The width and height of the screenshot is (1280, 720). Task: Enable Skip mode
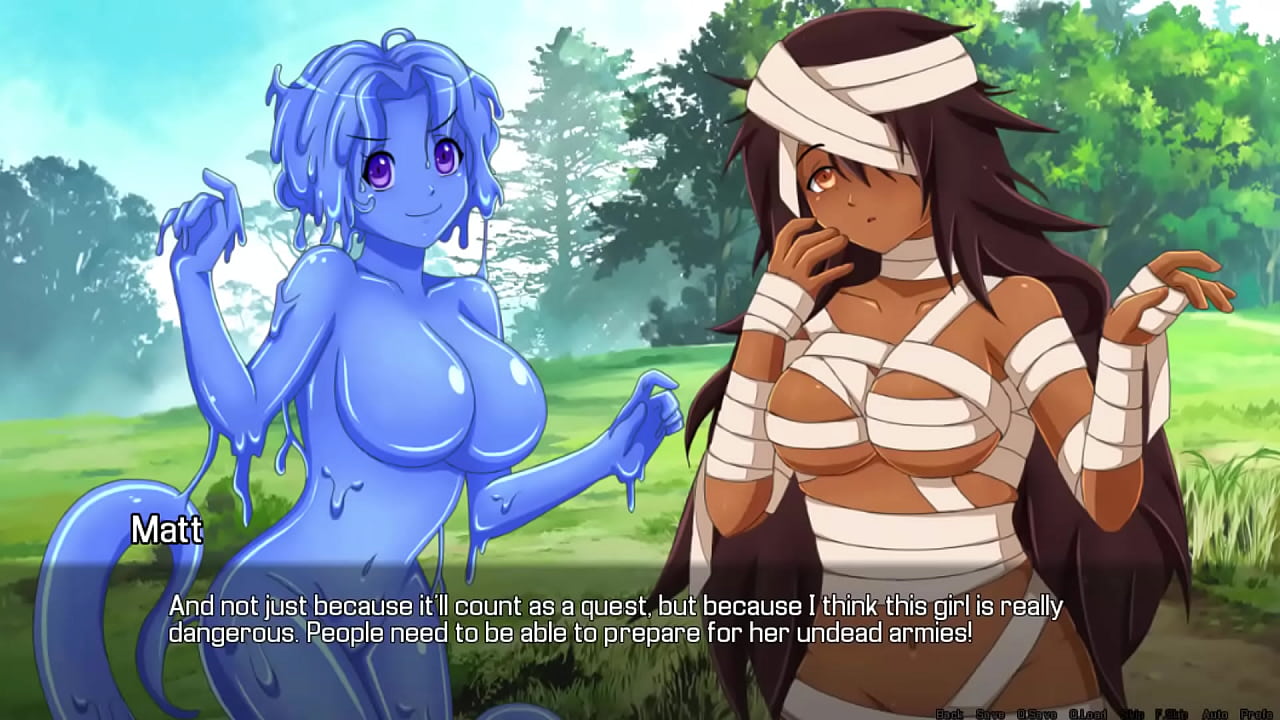(x=1132, y=713)
